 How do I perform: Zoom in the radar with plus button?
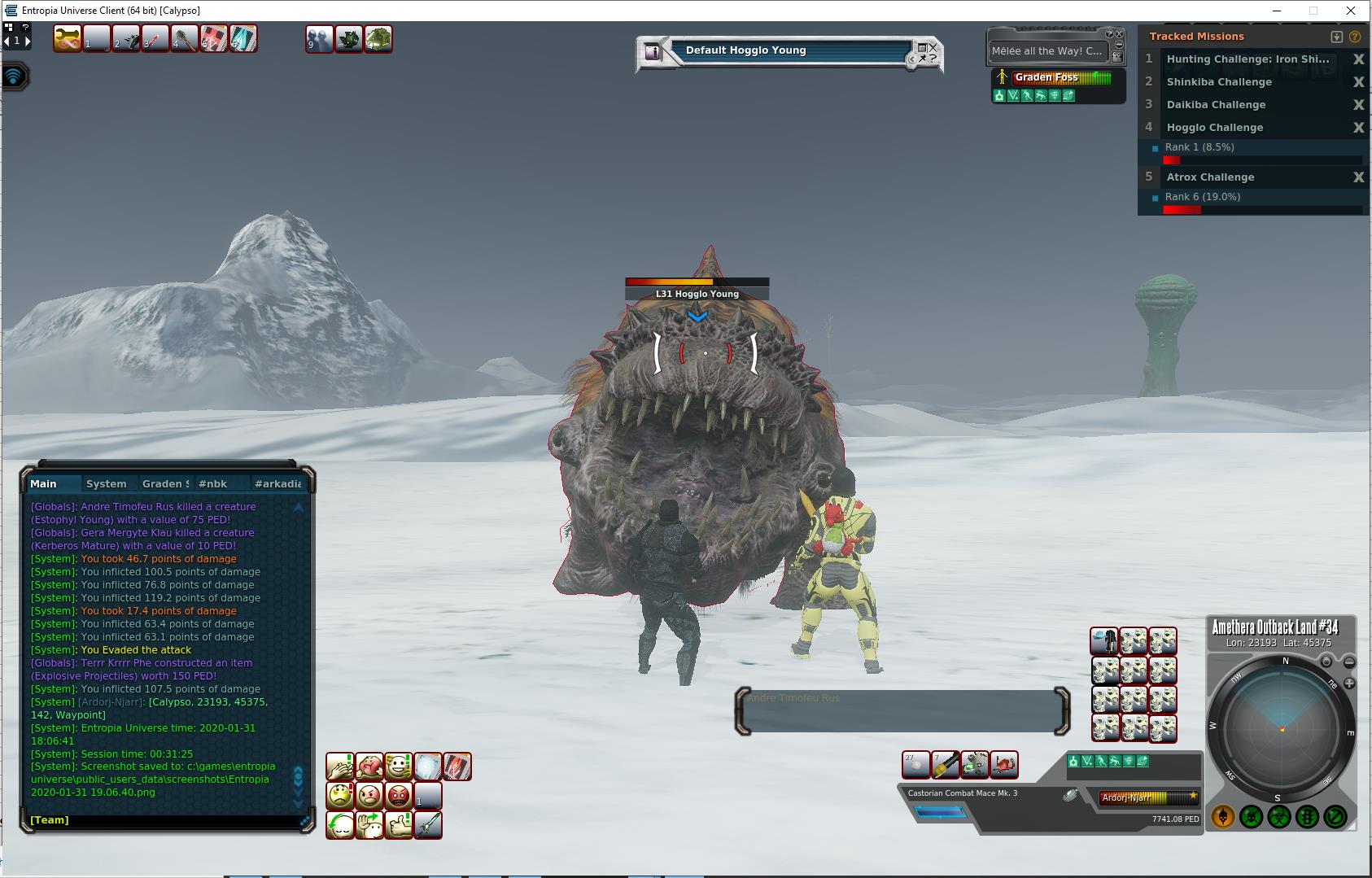pyautogui.click(x=1349, y=684)
